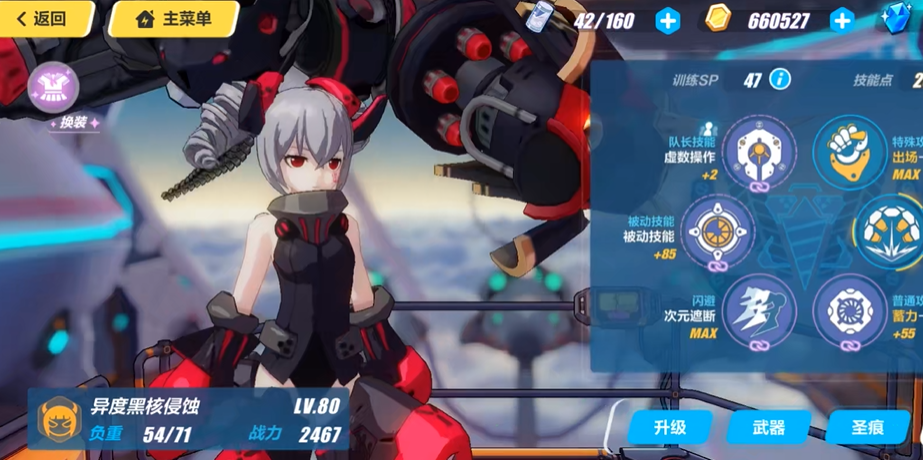Viewport: 923px width, 460px height.
Task: Open the 武器 weapon screen
Action: click(769, 428)
